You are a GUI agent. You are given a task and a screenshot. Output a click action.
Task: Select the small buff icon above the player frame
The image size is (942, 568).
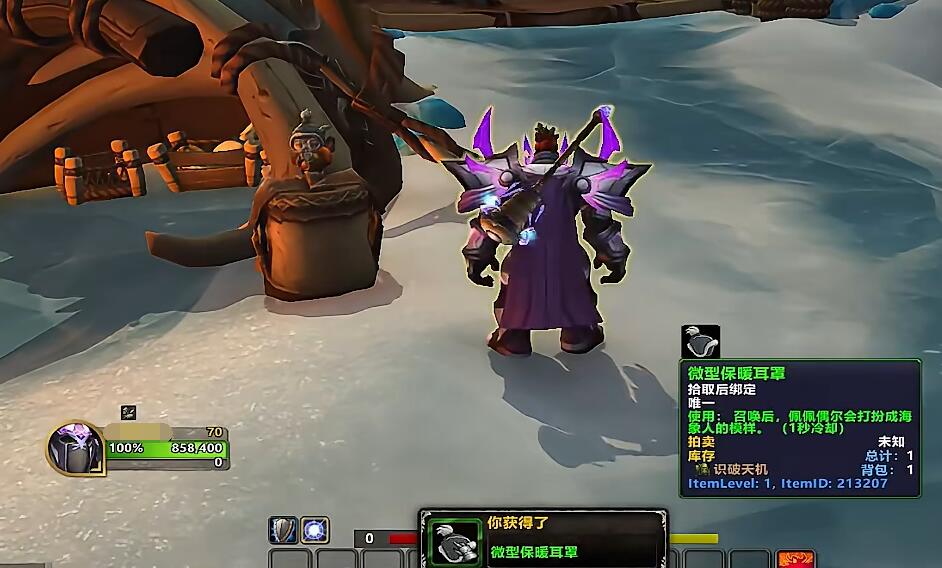pos(128,412)
